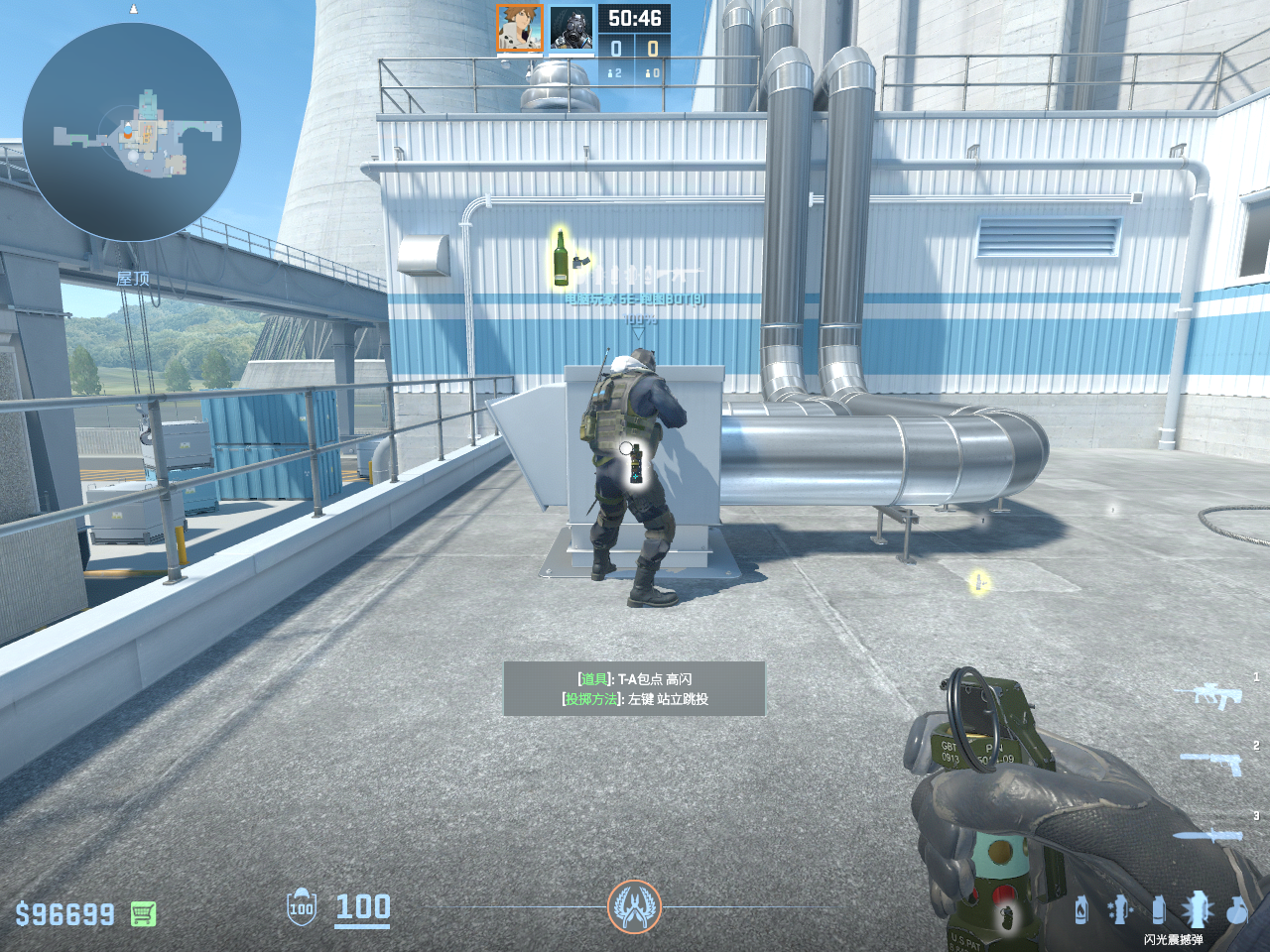
Task: Choose the knife in slot 3
Action: coord(1208,836)
